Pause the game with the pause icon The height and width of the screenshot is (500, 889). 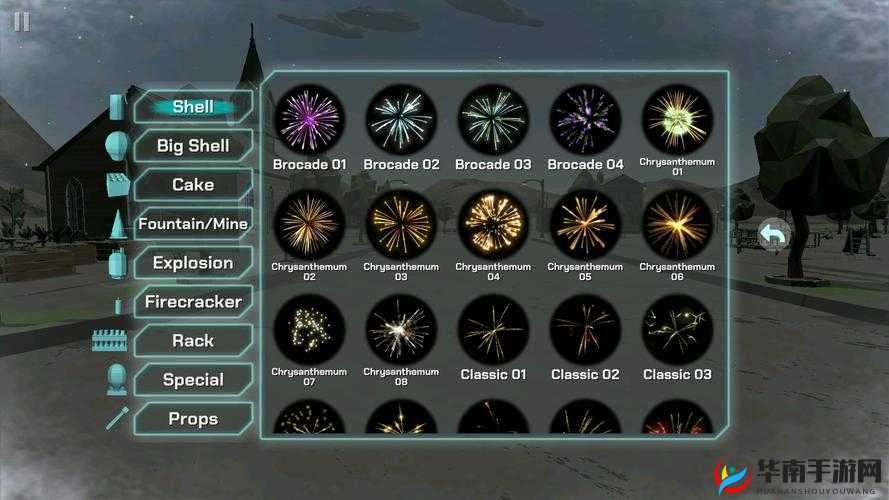(x=21, y=21)
